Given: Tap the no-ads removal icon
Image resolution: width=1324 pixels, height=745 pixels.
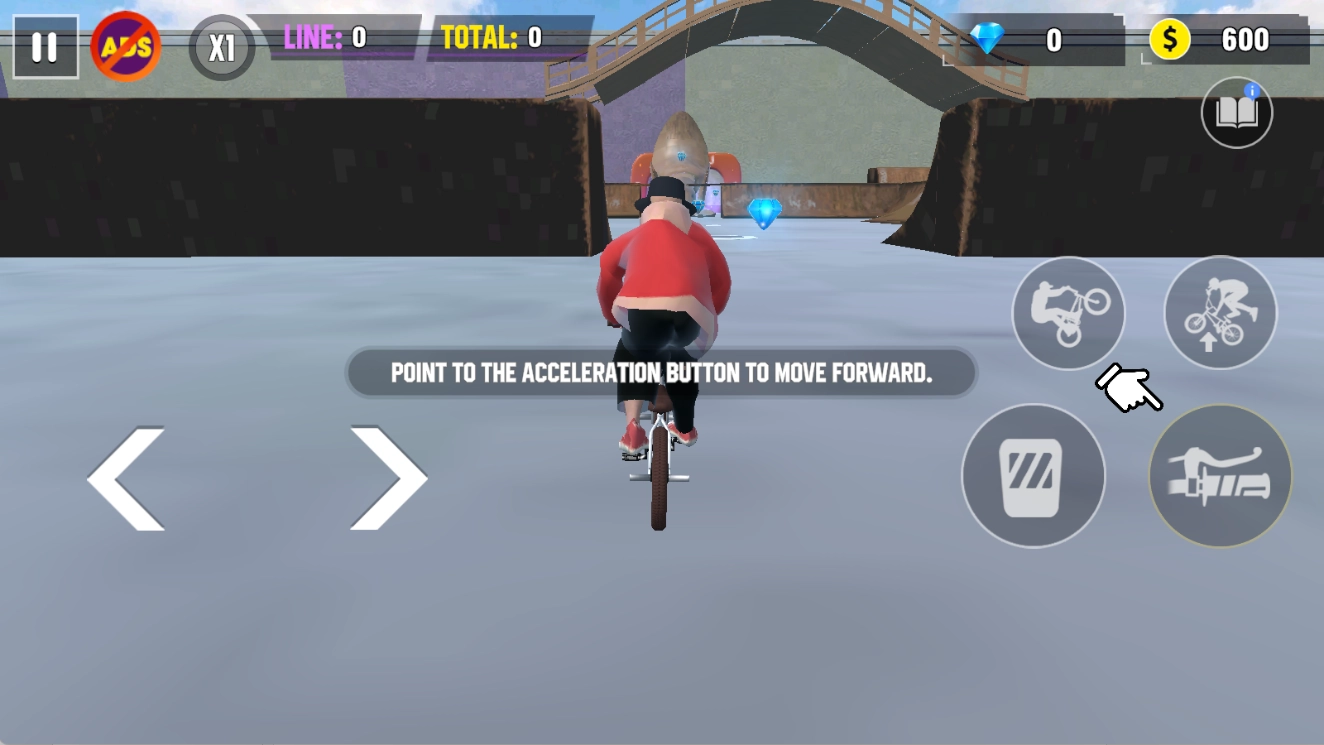Looking at the screenshot, I should pos(127,45).
